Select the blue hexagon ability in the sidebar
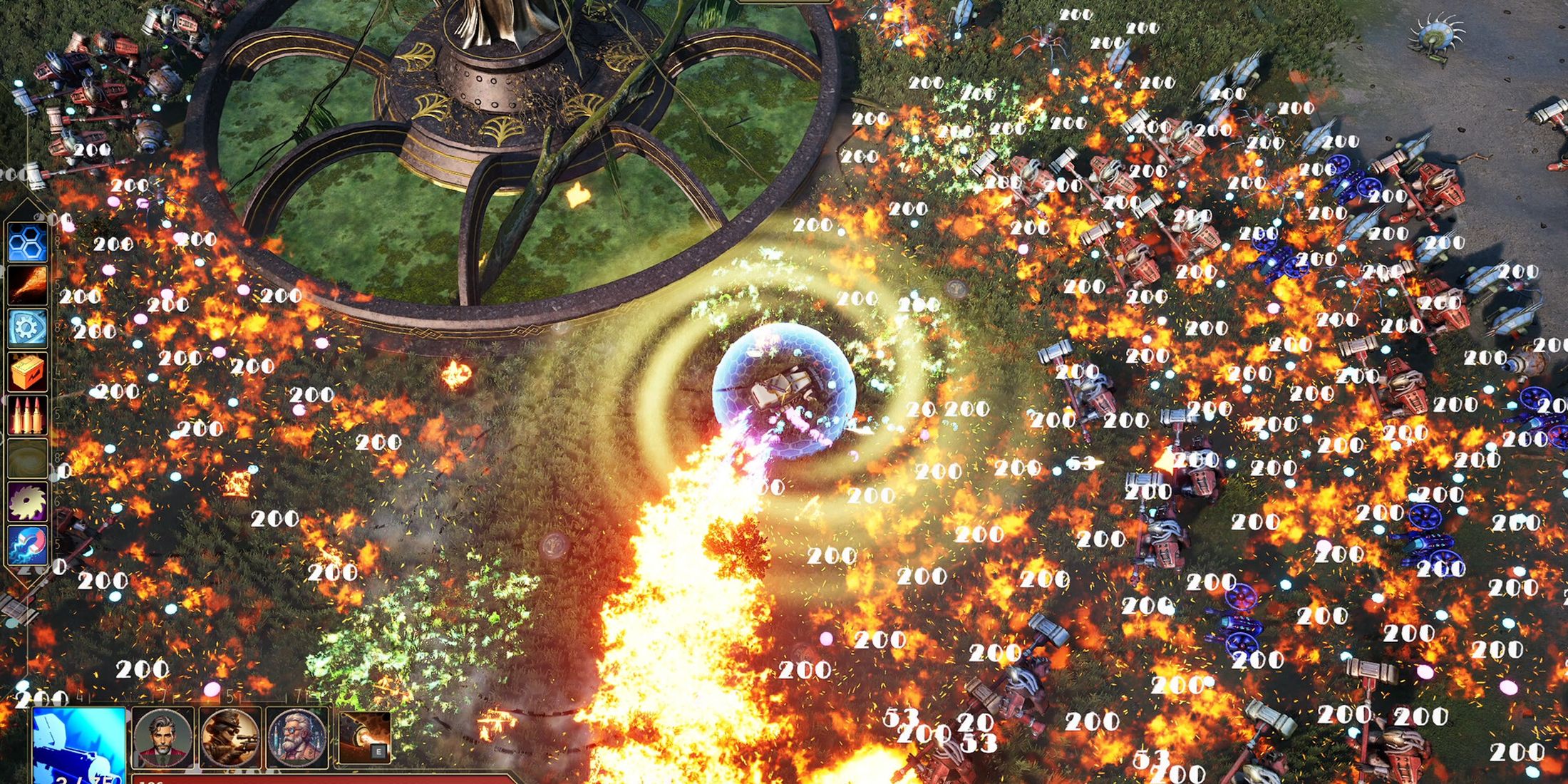1568x784 pixels. pyautogui.click(x=26, y=242)
